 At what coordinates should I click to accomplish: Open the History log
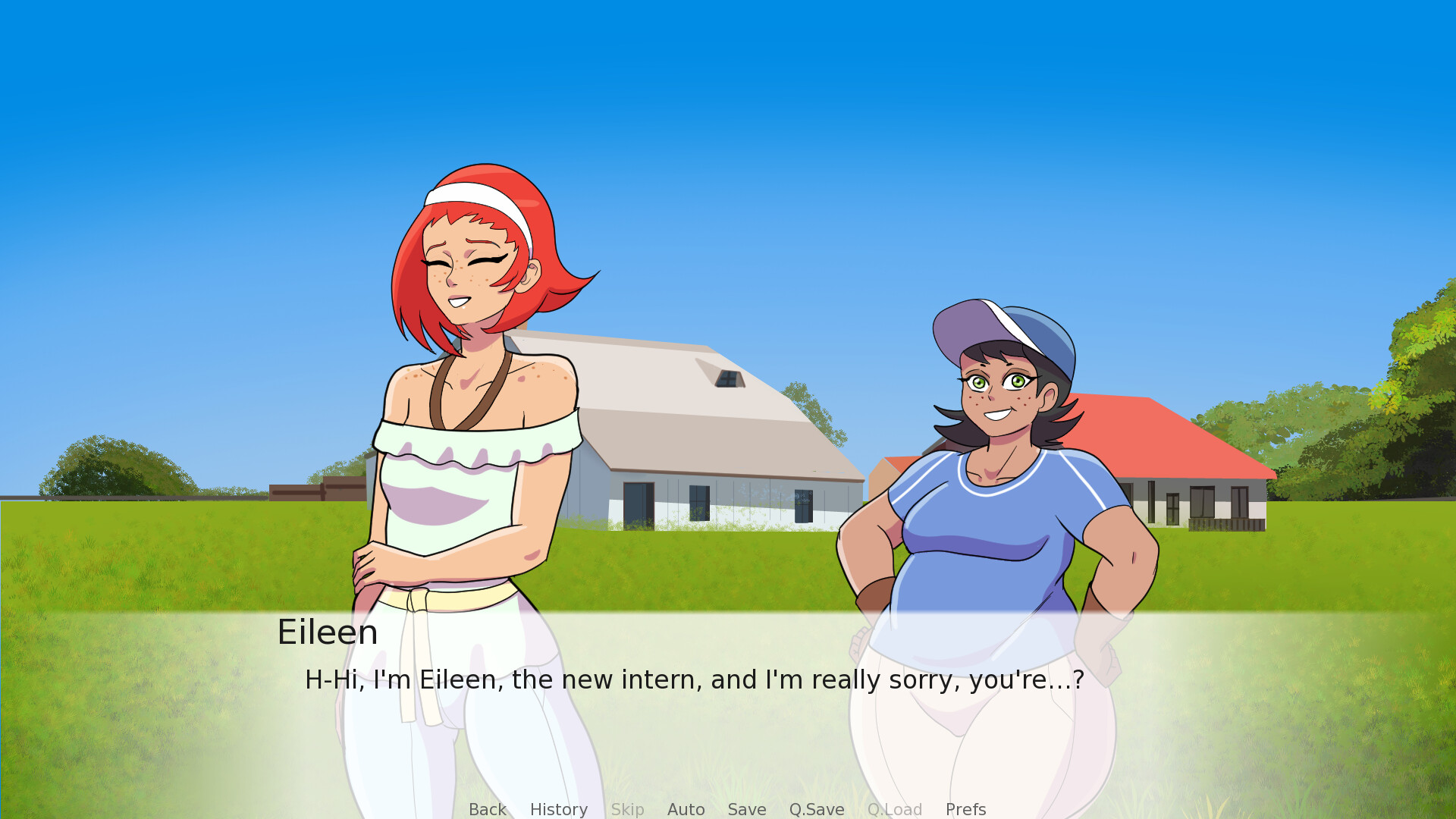pyautogui.click(x=558, y=809)
